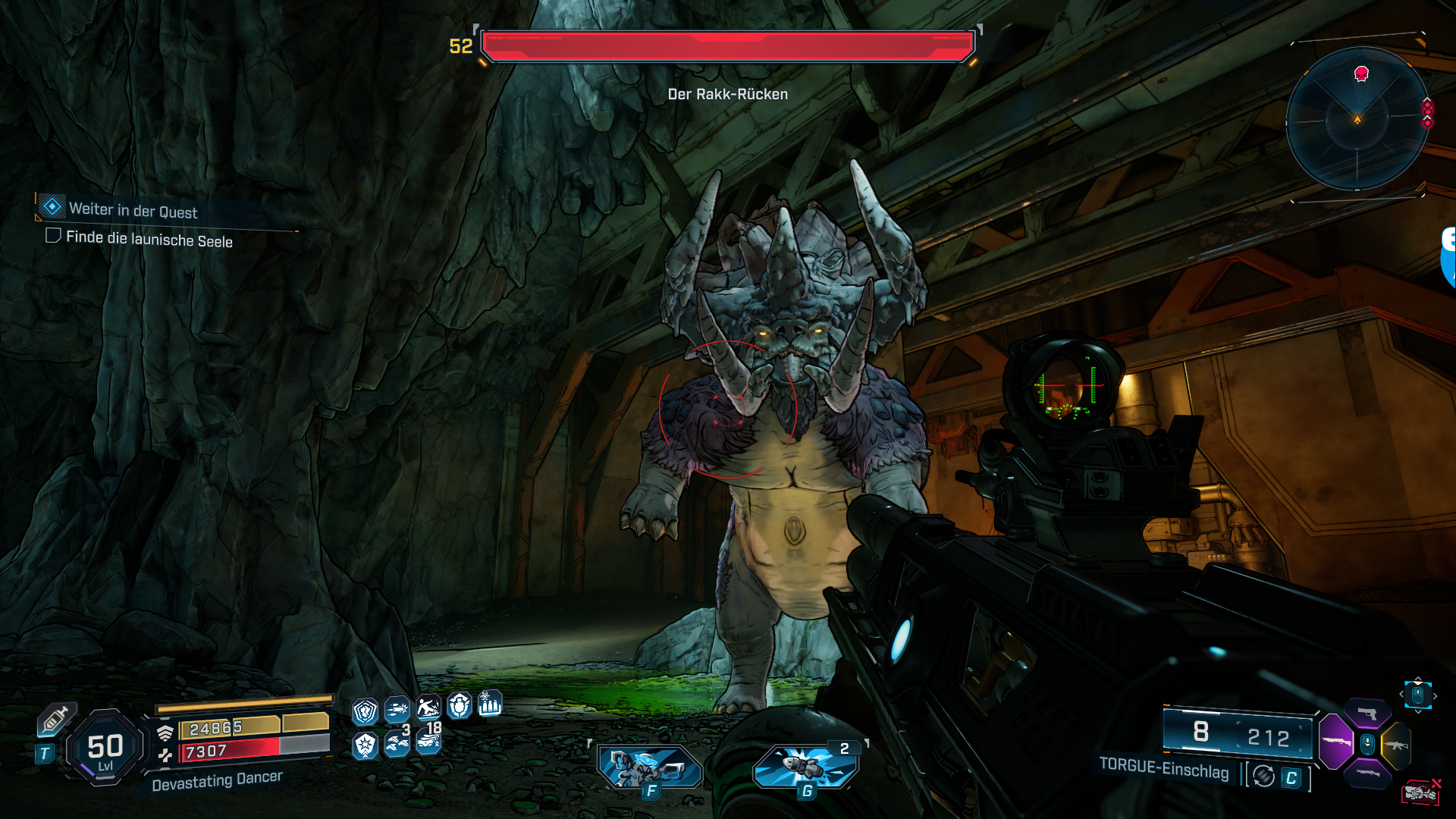
Task: Open the circular minimap
Action: tap(1357, 119)
